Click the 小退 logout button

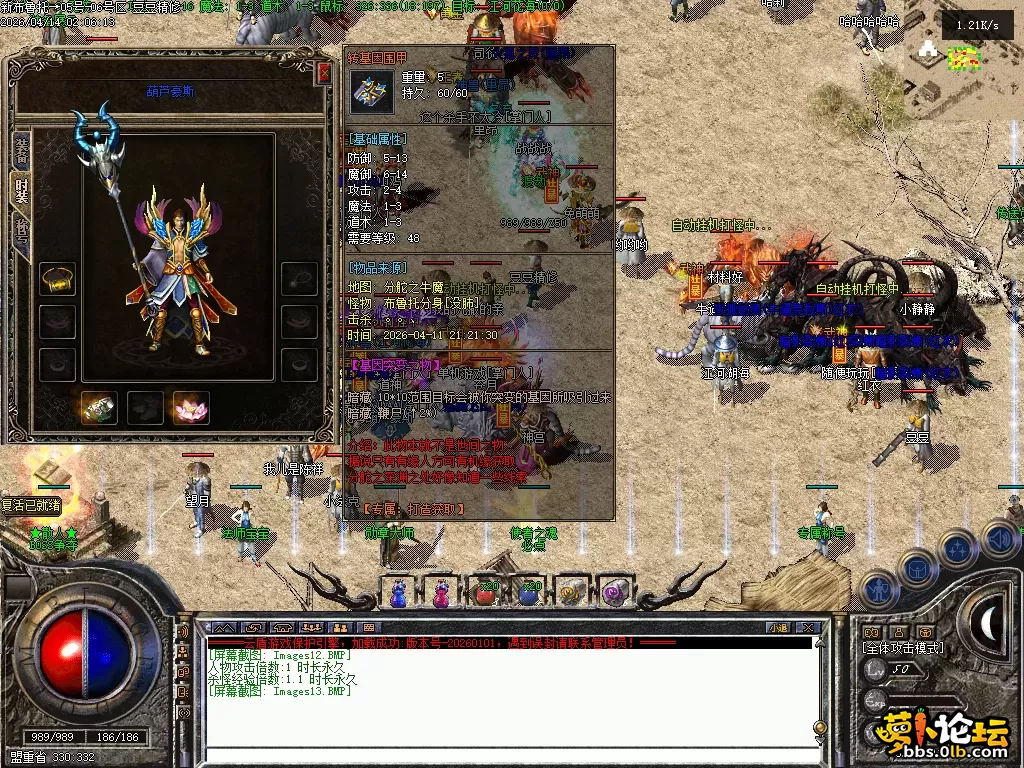777,628
